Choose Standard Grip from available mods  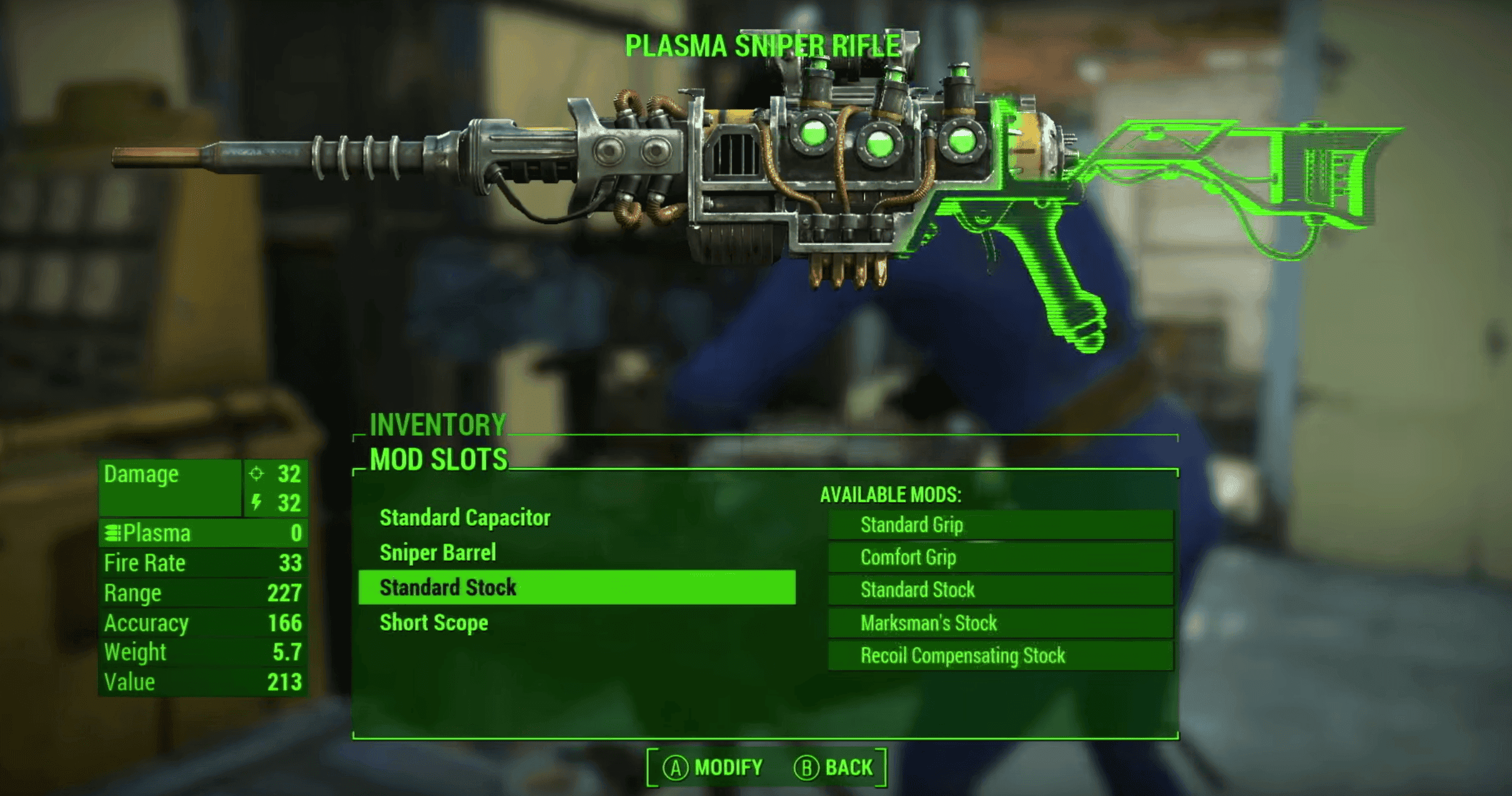[x=999, y=525]
